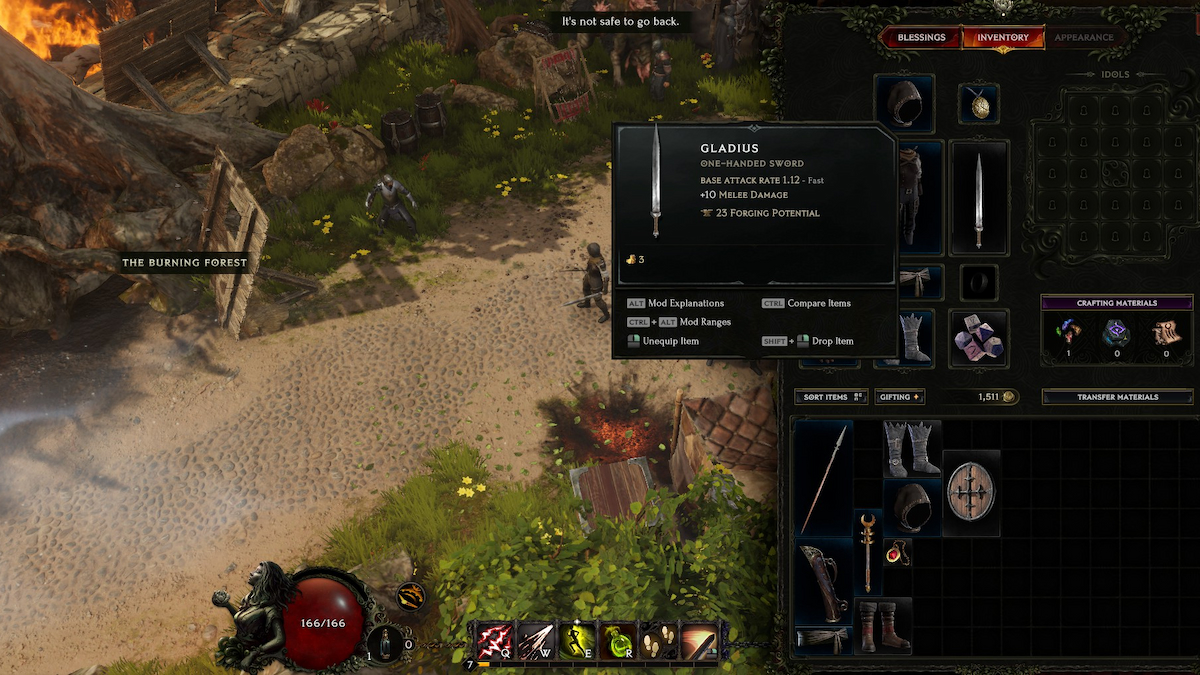1200x675 pixels.
Task: Switch to the Blessings tab
Action: pyautogui.click(x=921, y=38)
